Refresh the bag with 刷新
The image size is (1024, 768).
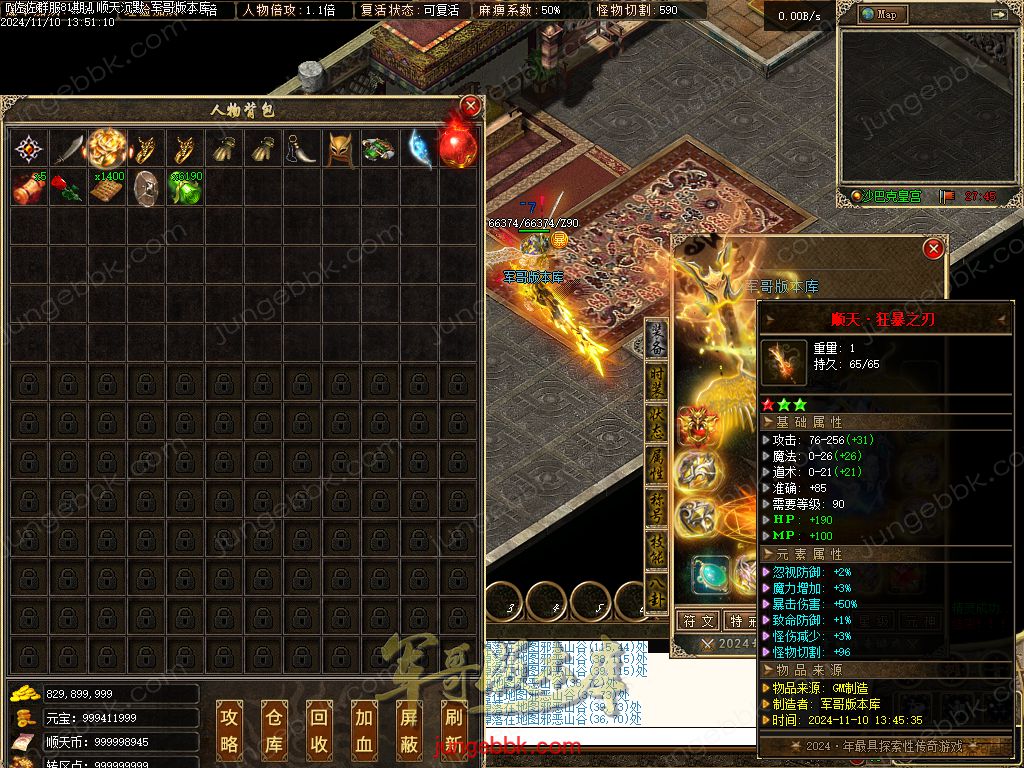[452, 729]
